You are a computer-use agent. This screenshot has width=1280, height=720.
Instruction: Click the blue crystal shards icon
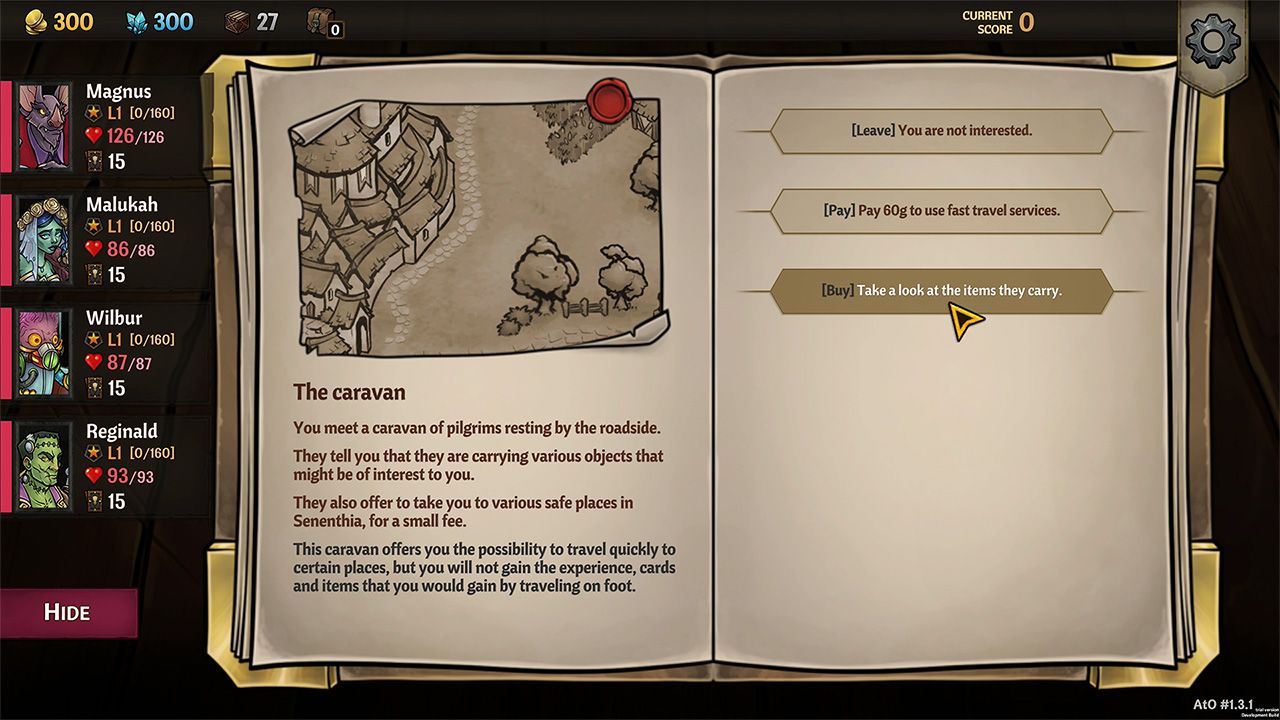pyautogui.click(x=135, y=21)
